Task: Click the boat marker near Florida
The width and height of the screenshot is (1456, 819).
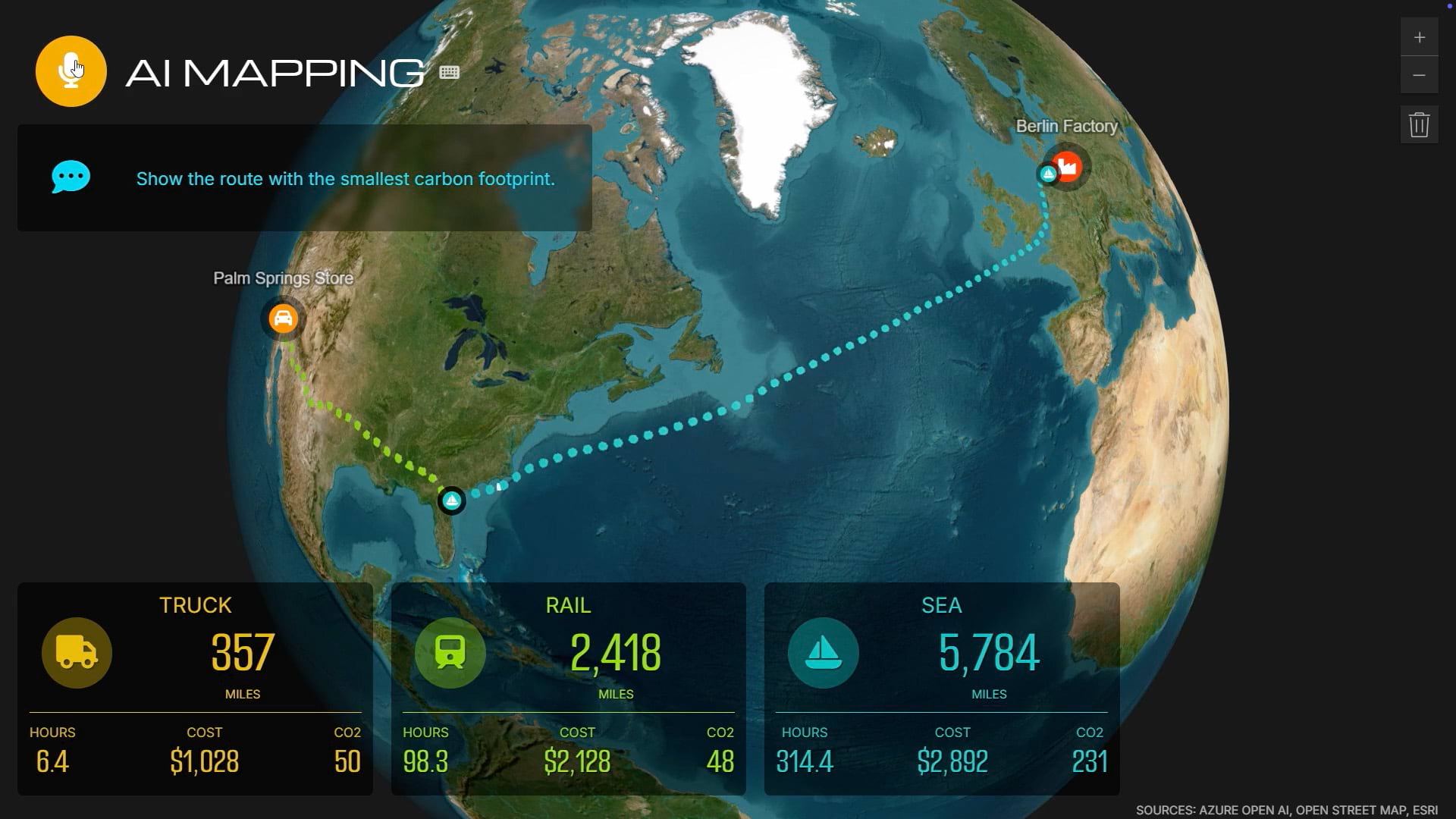Action: (452, 500)
